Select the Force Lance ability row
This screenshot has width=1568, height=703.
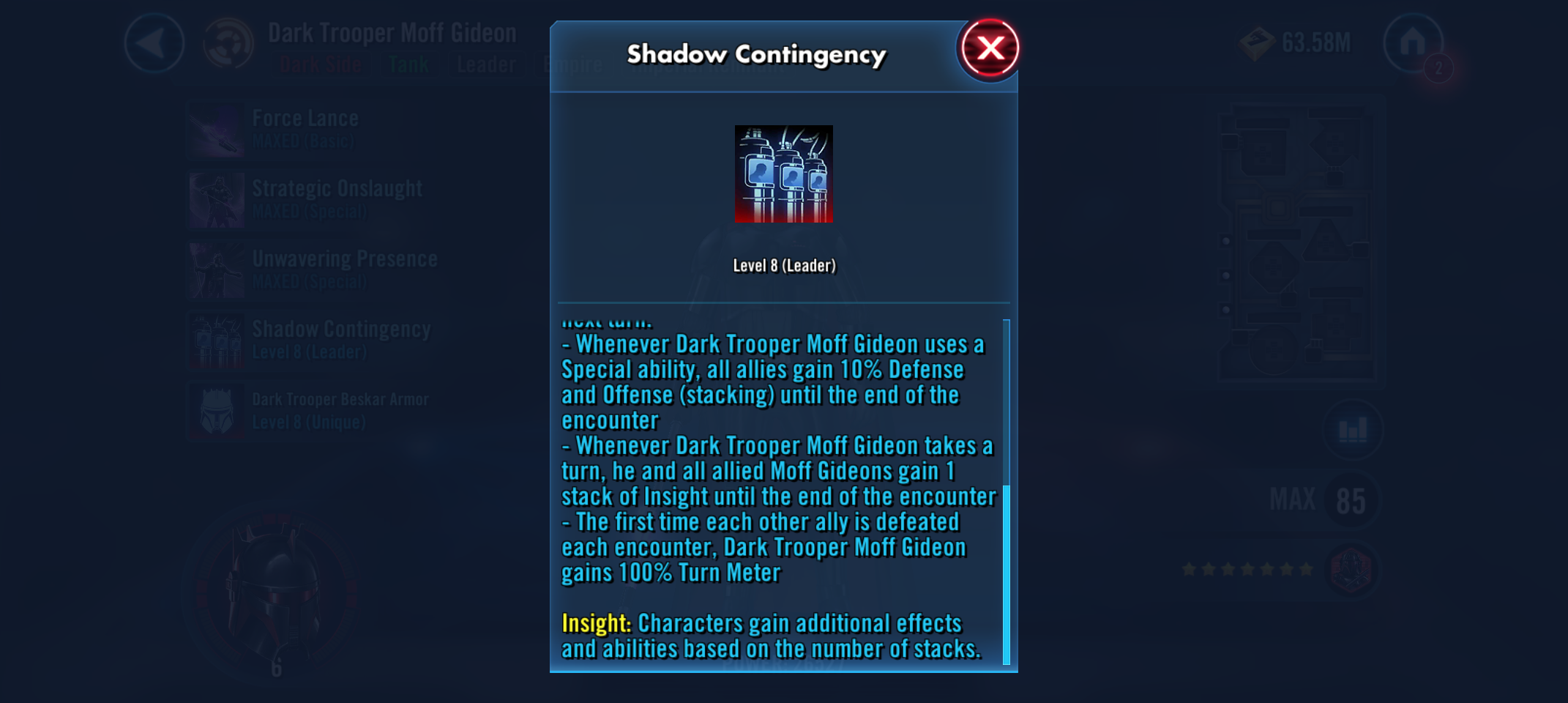[x=307, y=129]
